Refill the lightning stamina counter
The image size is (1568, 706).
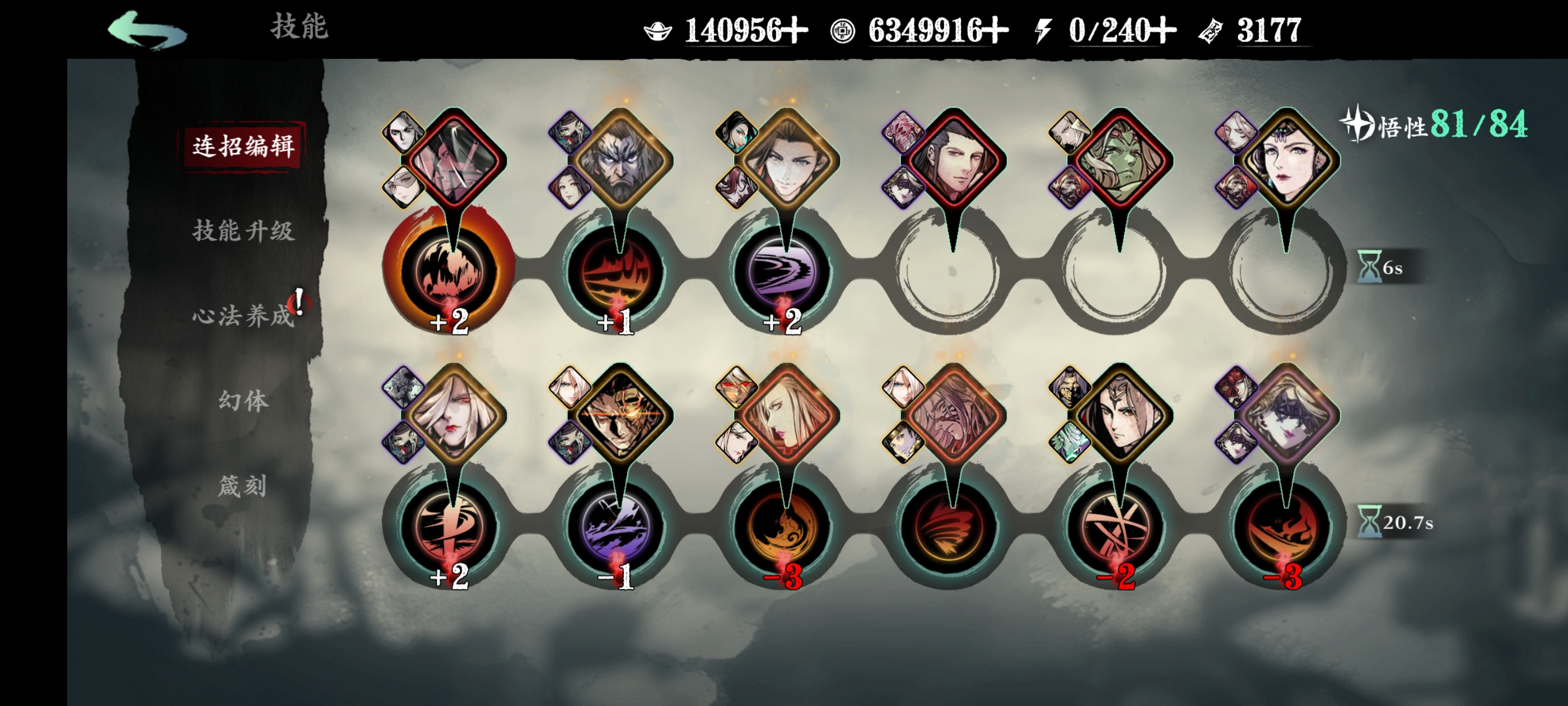click(x=1163, y=30)
